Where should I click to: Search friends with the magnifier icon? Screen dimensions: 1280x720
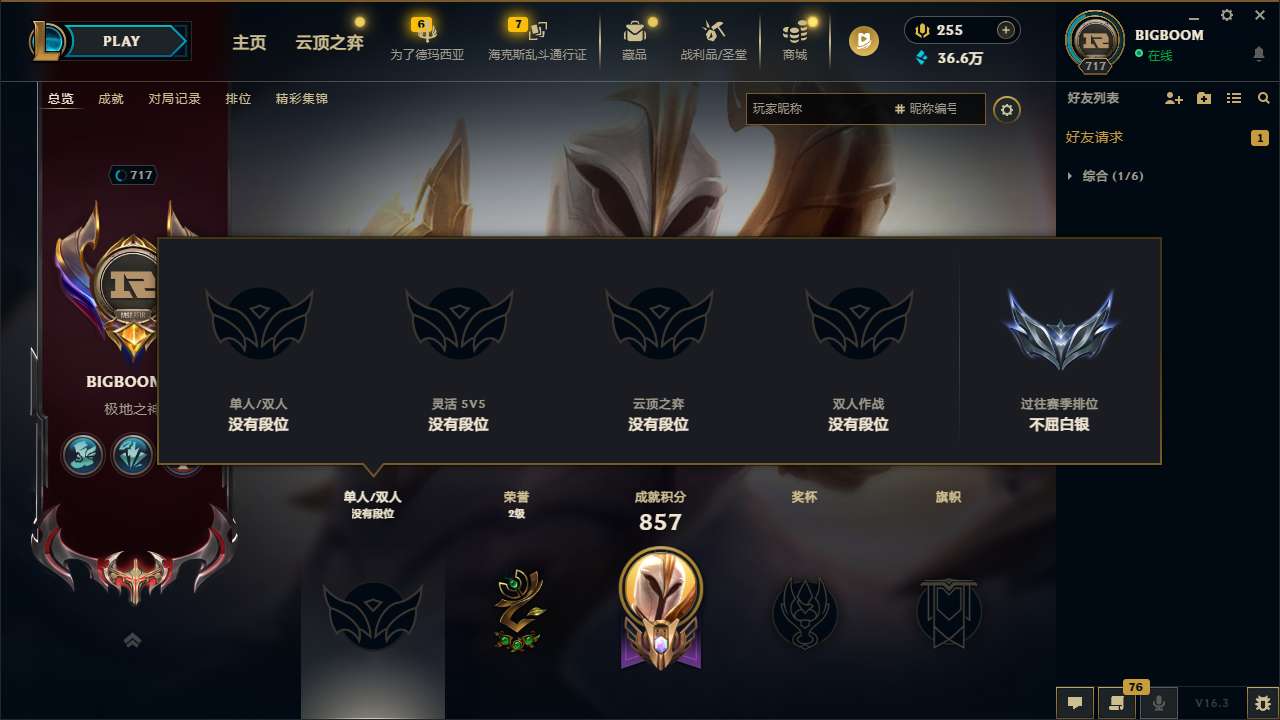point(1263,98)
